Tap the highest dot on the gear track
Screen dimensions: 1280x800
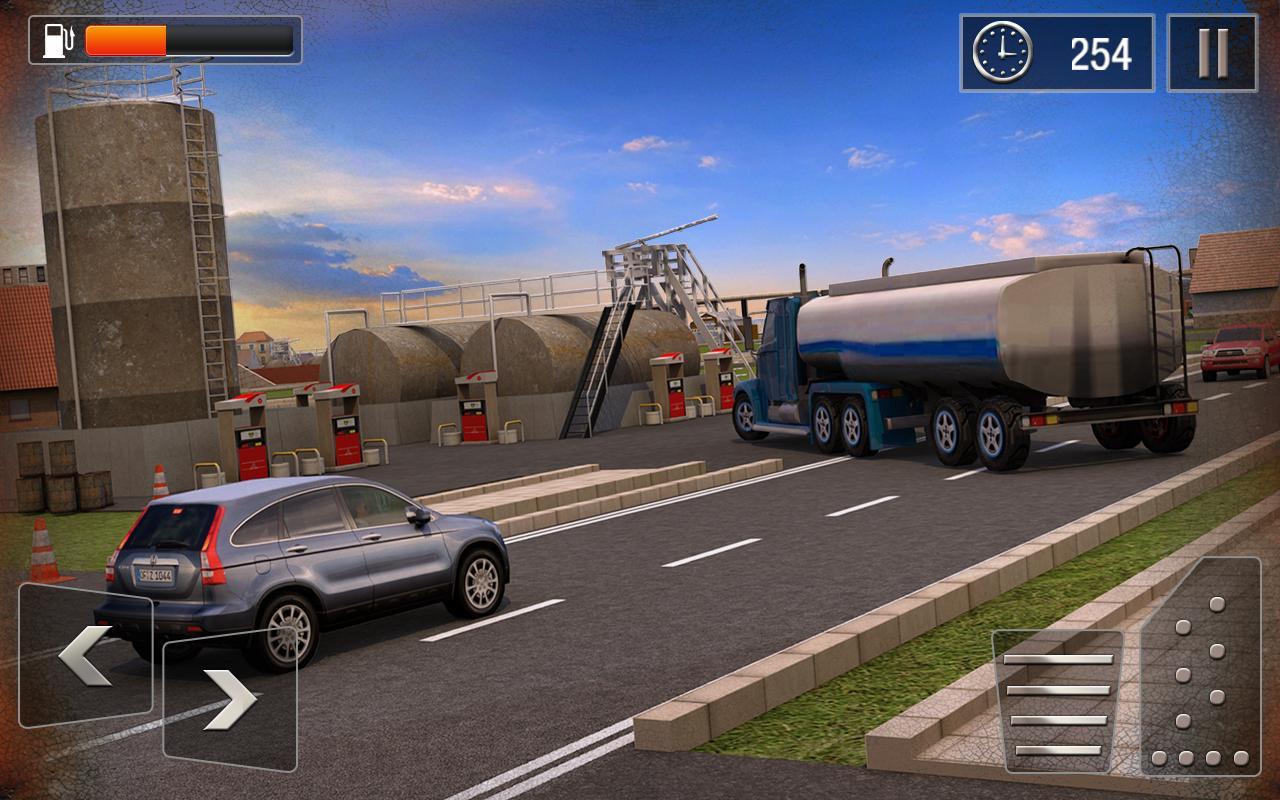tap(1216, 602)
